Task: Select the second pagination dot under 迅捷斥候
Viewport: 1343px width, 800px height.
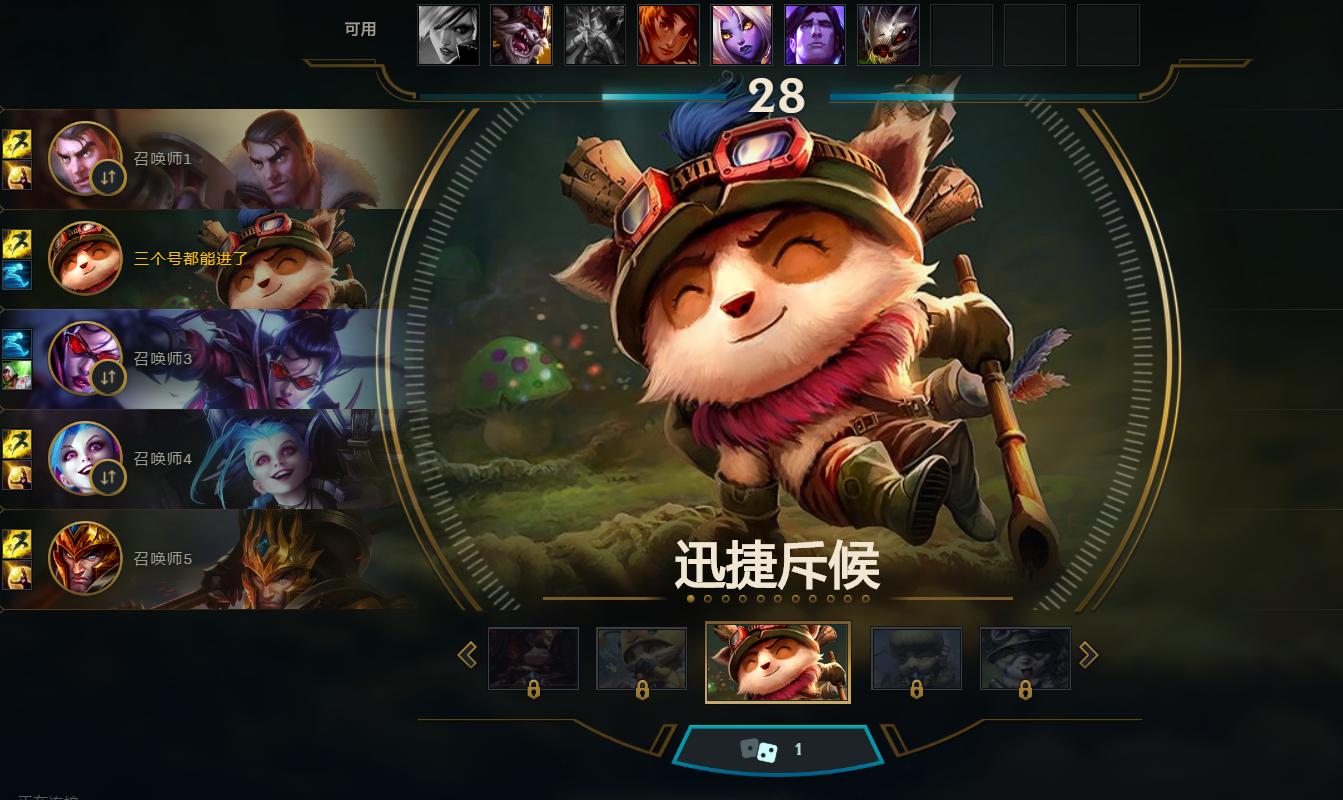Action: point(708,598)
